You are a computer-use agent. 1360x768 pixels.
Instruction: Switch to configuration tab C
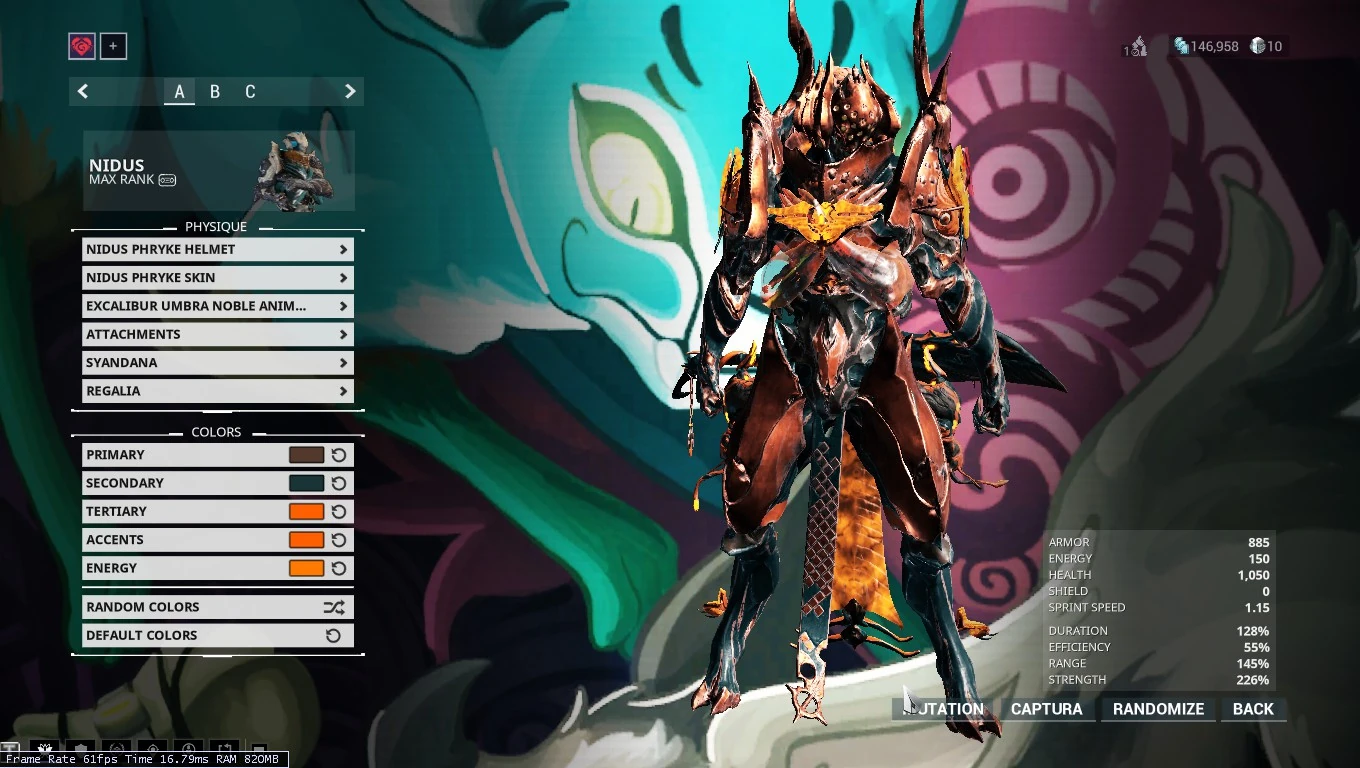(x=250, y=91)
